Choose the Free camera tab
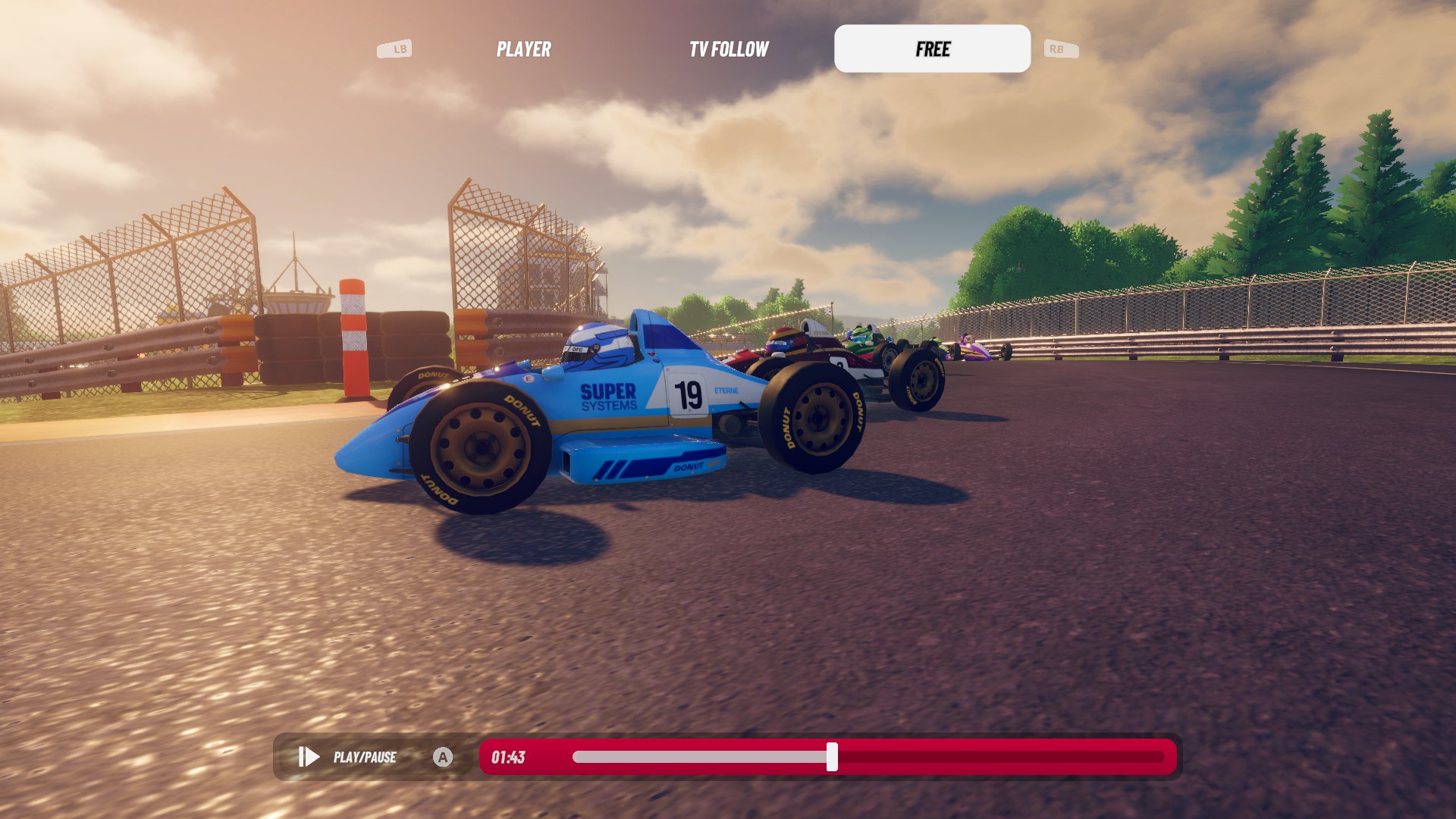 pyautogui.click(x=932, y=49)
